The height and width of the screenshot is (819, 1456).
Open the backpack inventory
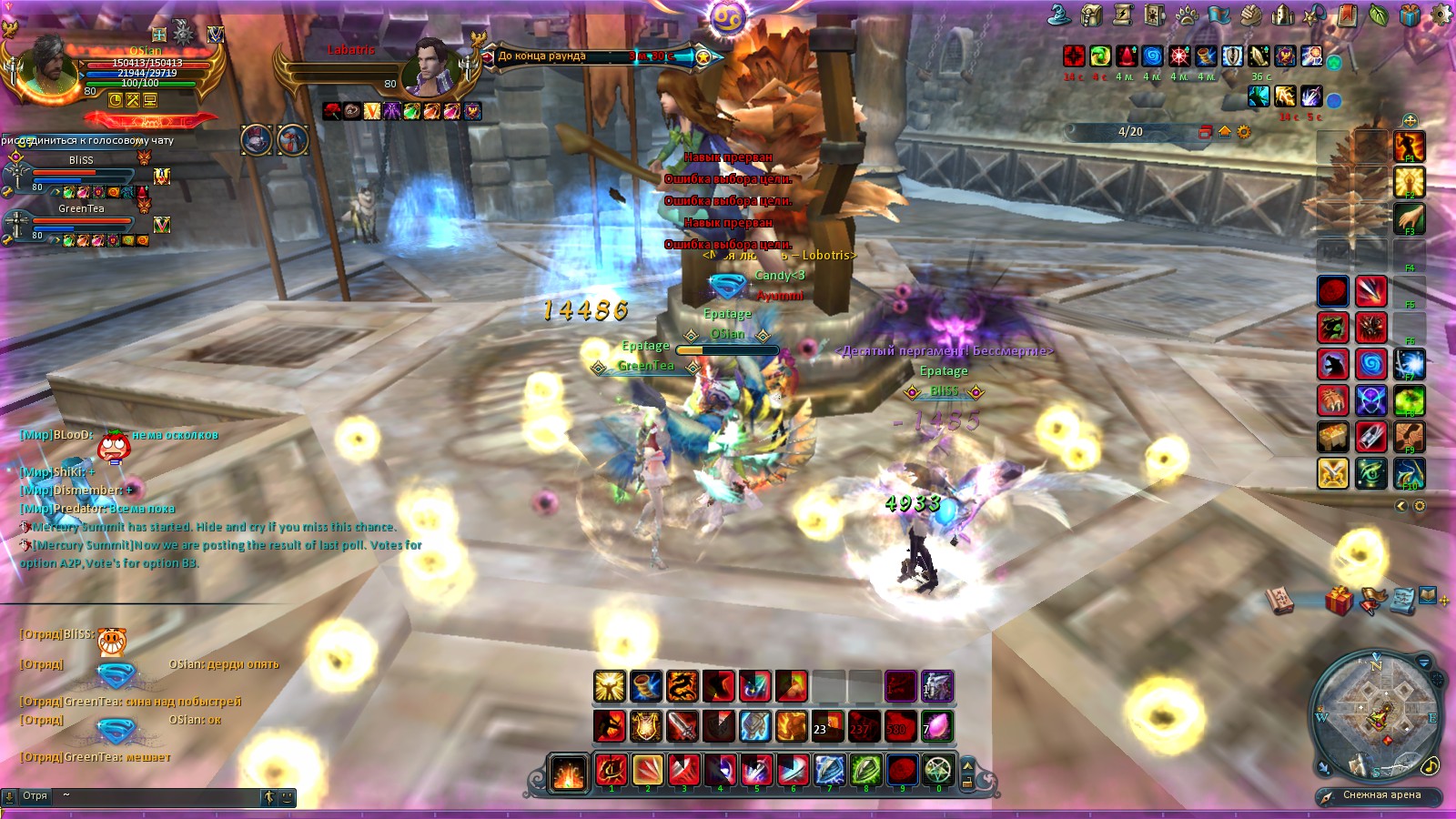[1092, 14]
